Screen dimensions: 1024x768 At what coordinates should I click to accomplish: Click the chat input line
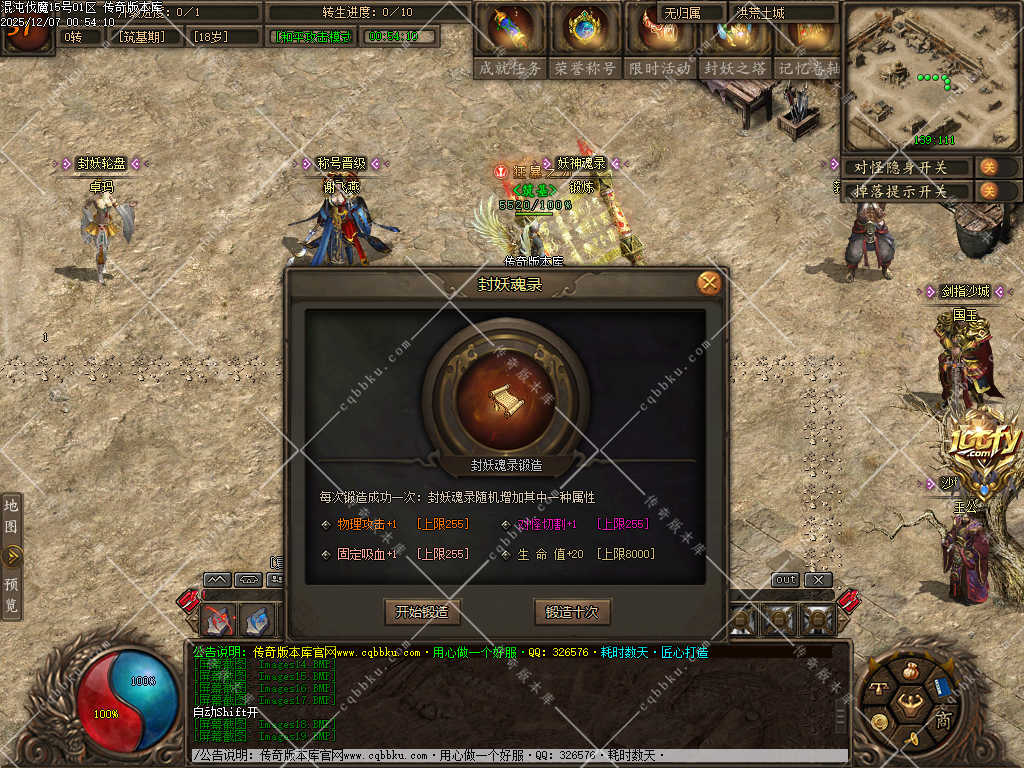click(520, 756)
